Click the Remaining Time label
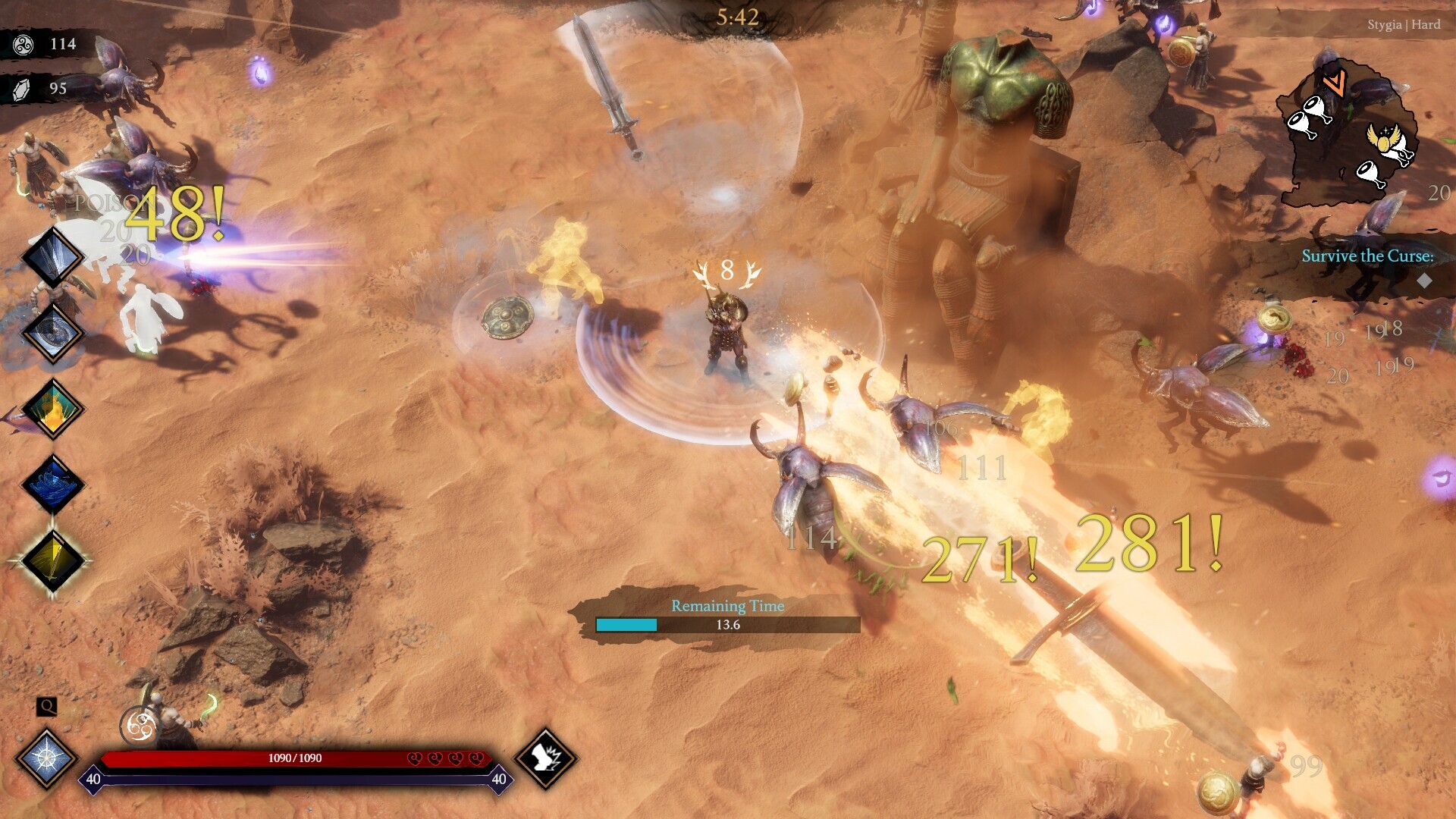The height and width of the screenshot is (819, 1456). tap(726, 606)
